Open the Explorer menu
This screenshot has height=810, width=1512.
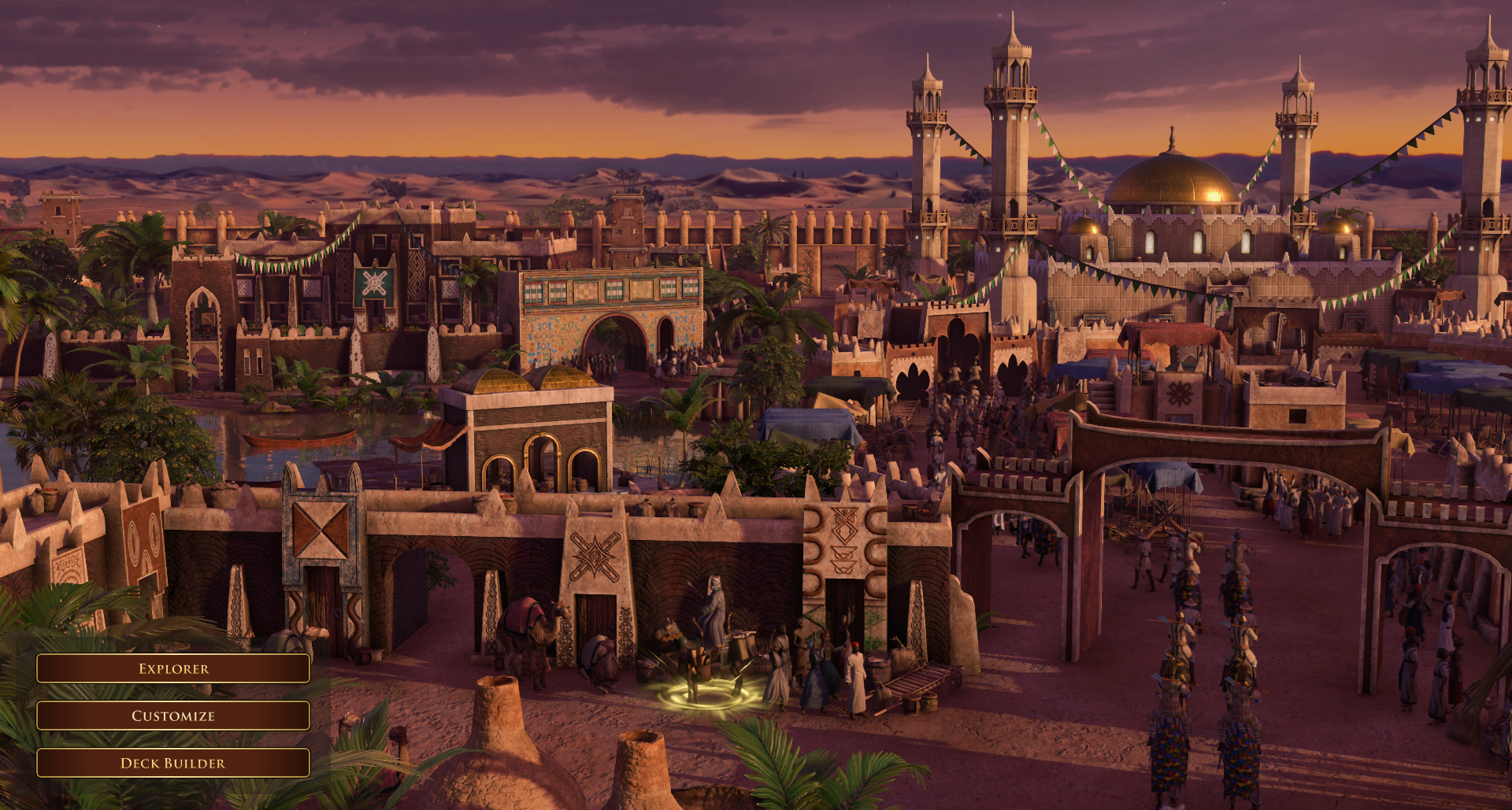click(x=173, y=668)
